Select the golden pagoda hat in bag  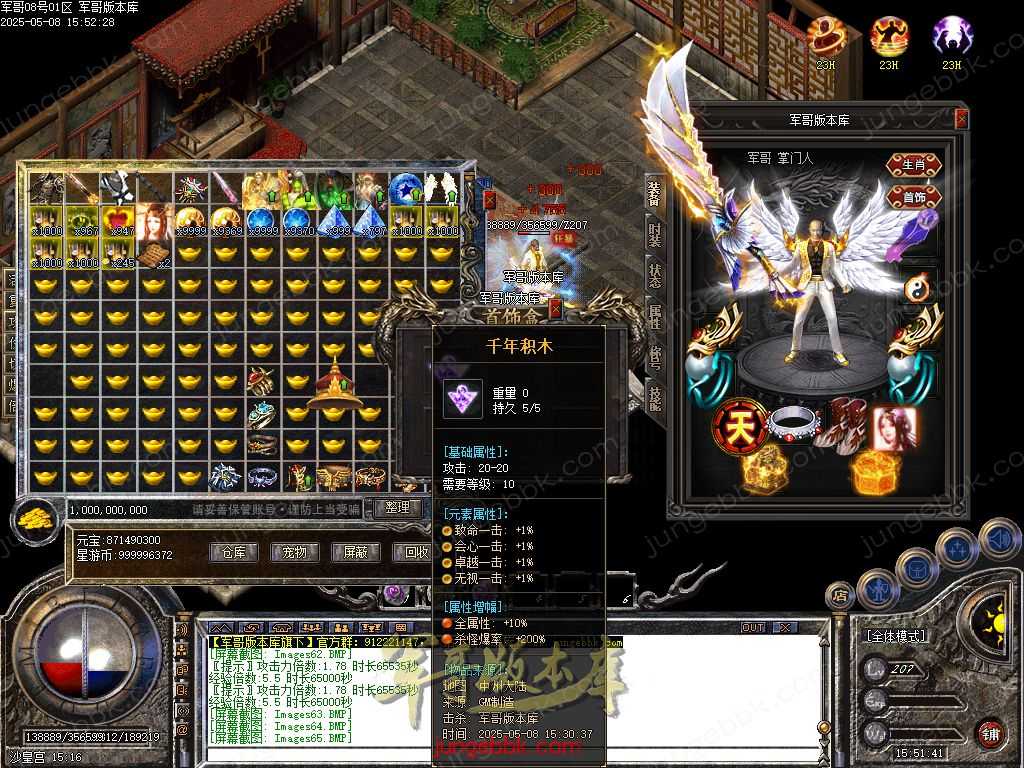tap(335, 387)
